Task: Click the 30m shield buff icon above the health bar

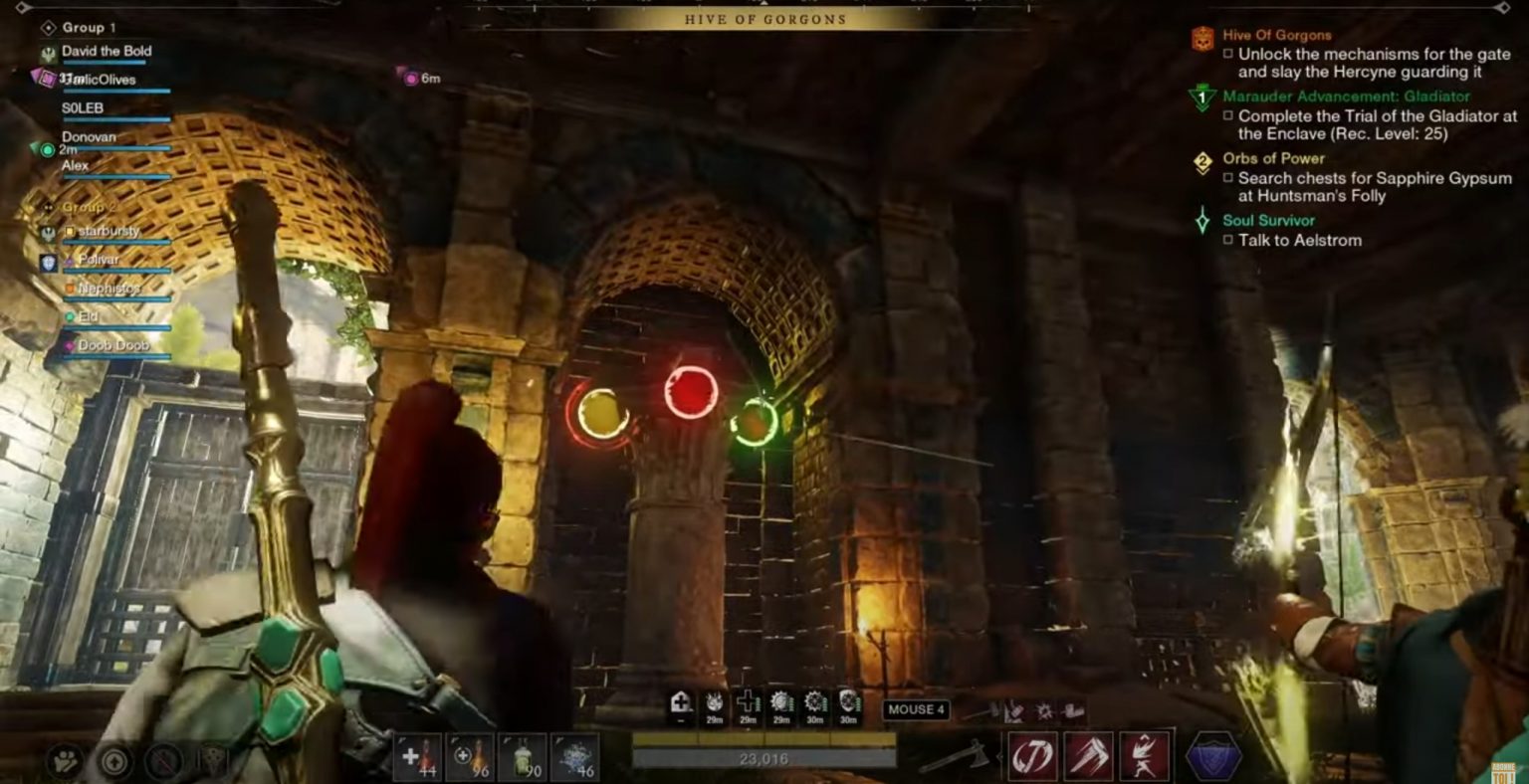Action: [847, 704]
